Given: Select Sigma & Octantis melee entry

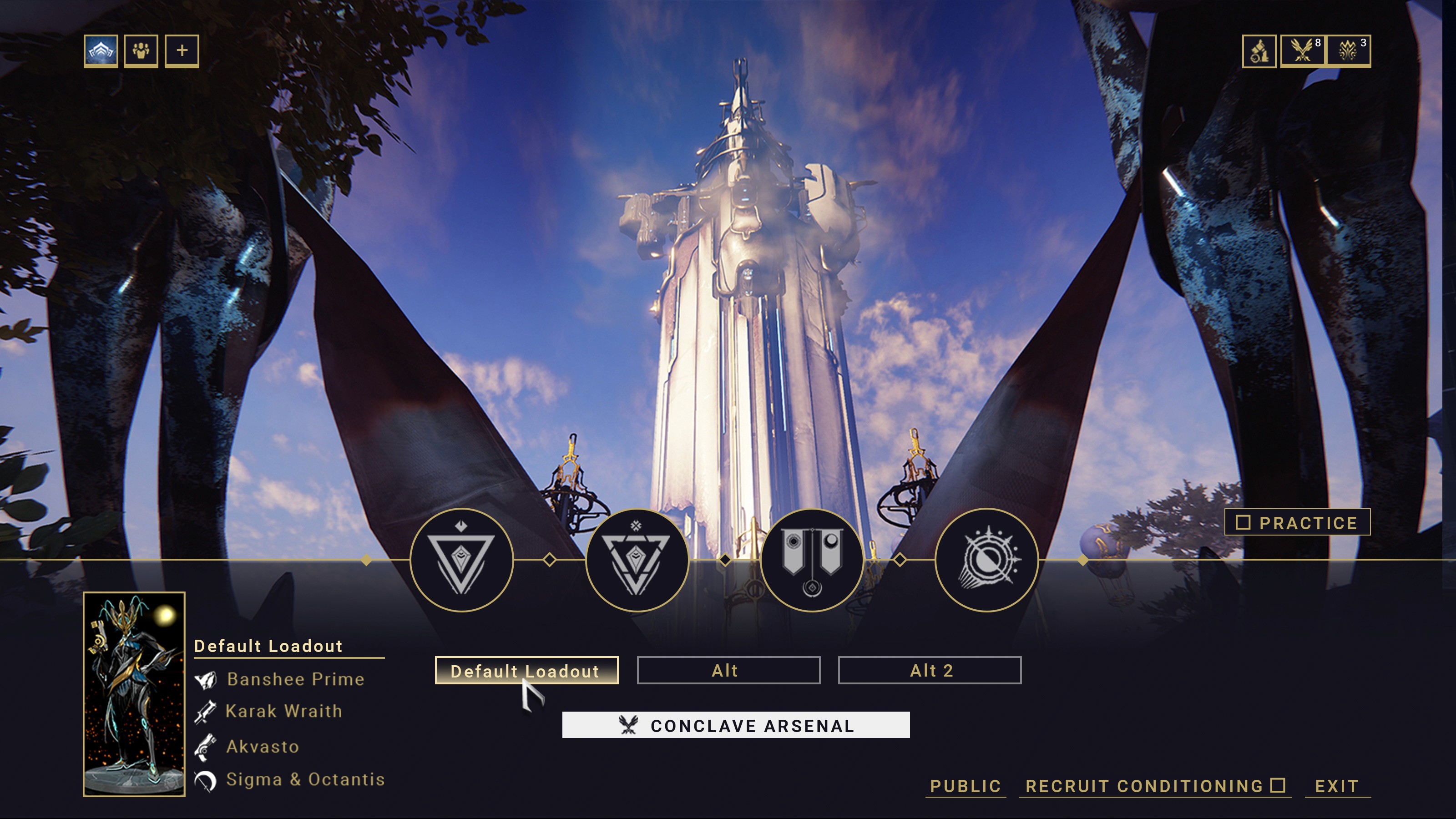Looking at the screenshot, I should (305, 779).
